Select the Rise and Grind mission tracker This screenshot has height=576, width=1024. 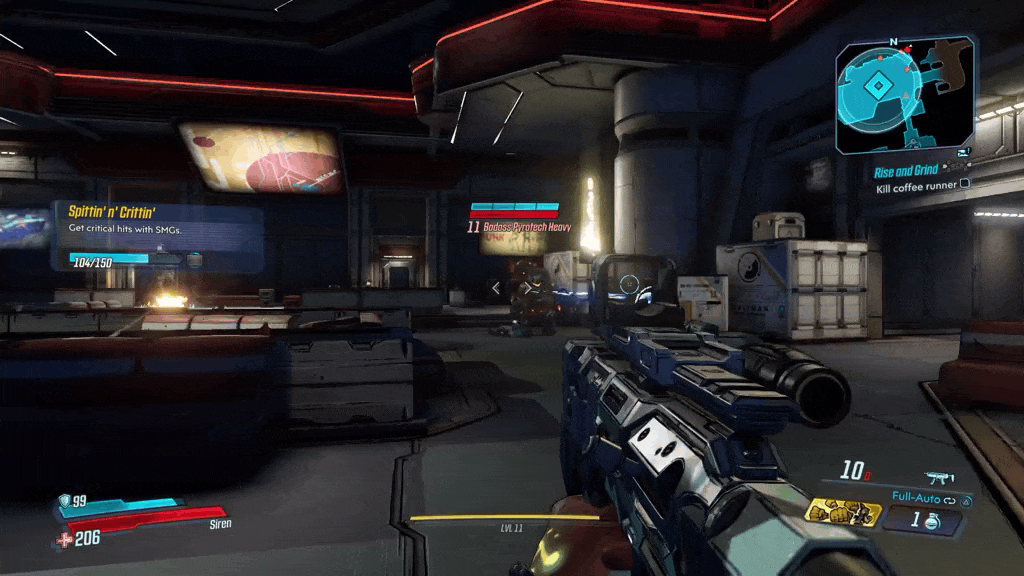click(x=906, y=171)
